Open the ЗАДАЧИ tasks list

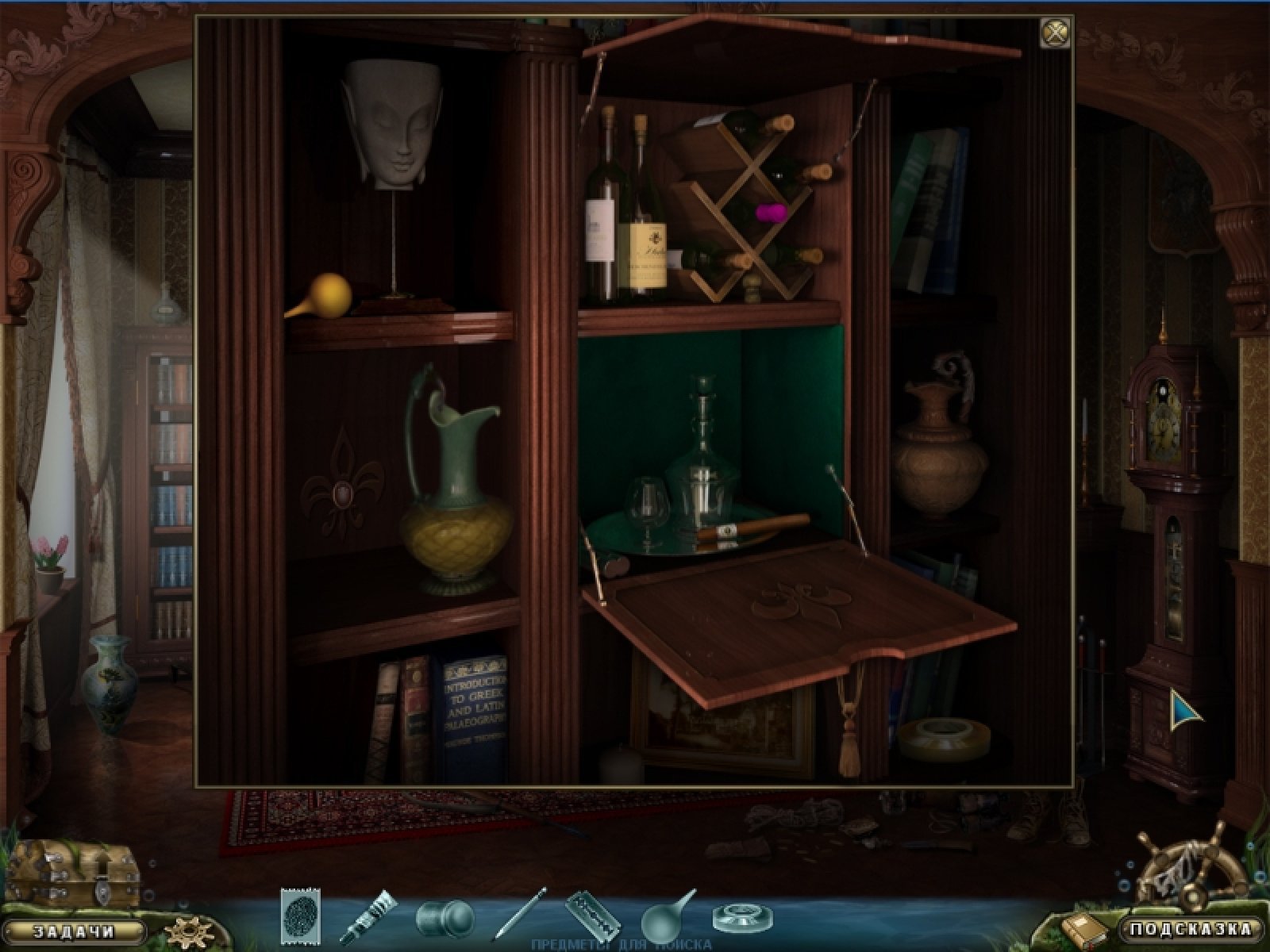pos(75,931)
